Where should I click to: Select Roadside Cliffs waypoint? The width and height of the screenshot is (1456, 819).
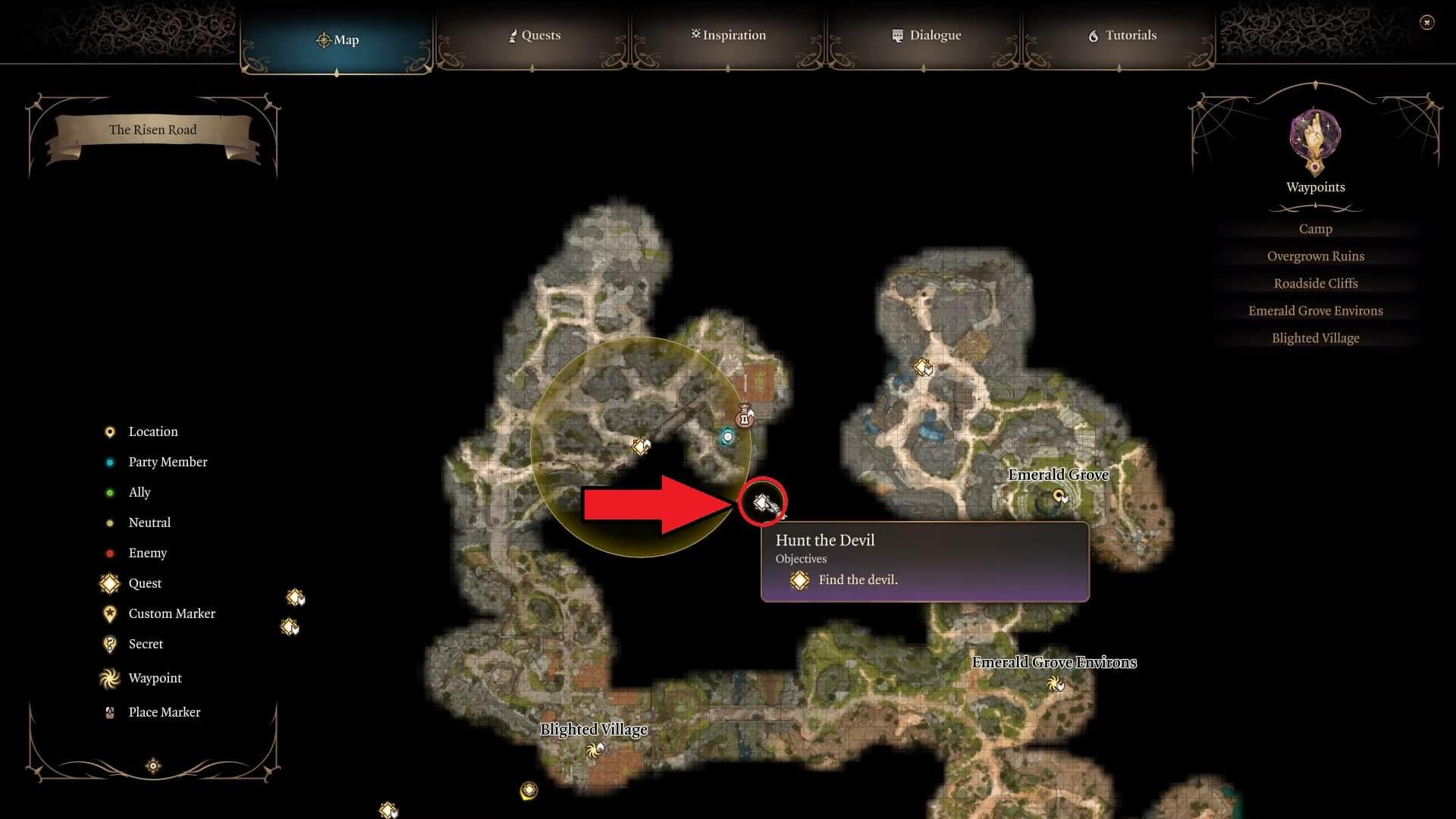pyautogui.click(x=1315, y=284)
